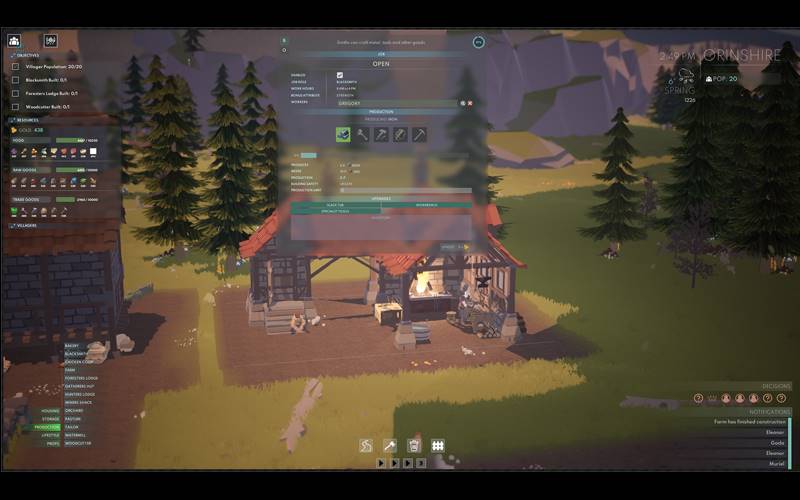Expand the Villagers panel header
The image size is (800, 500).
pos(25,225)
